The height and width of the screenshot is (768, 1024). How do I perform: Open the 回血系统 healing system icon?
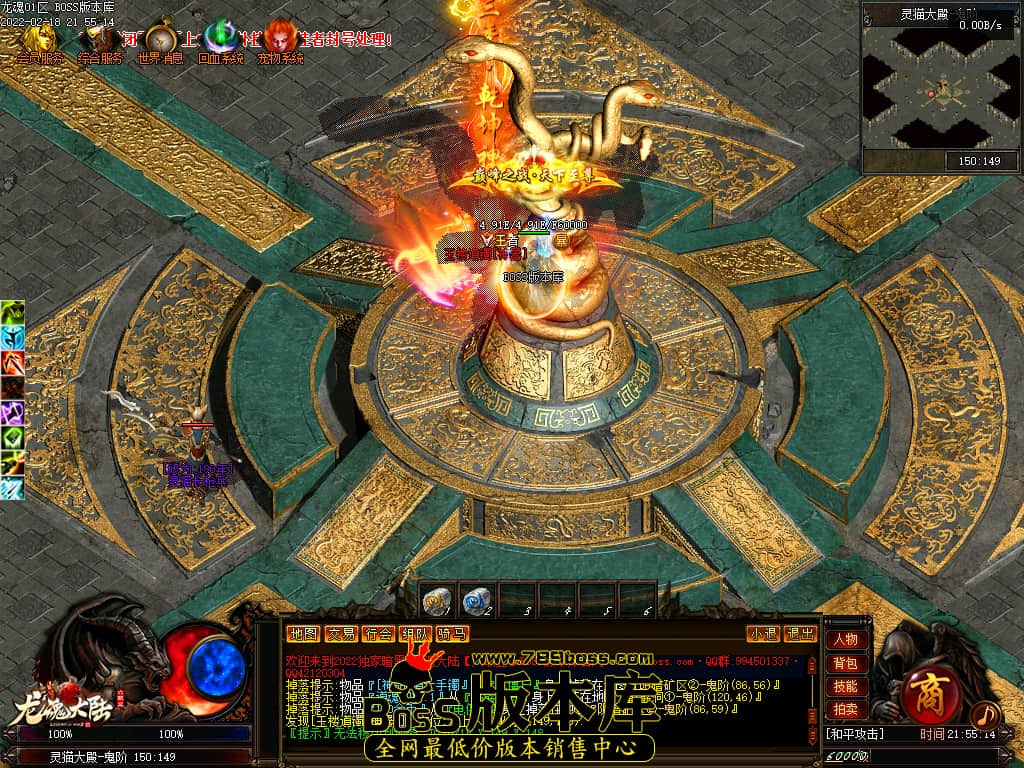click(220, 40)
